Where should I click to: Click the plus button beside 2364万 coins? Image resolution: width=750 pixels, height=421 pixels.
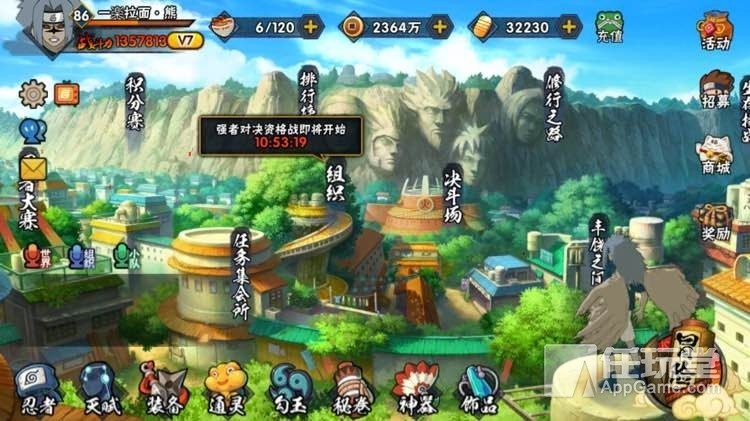tap(436, 26)
